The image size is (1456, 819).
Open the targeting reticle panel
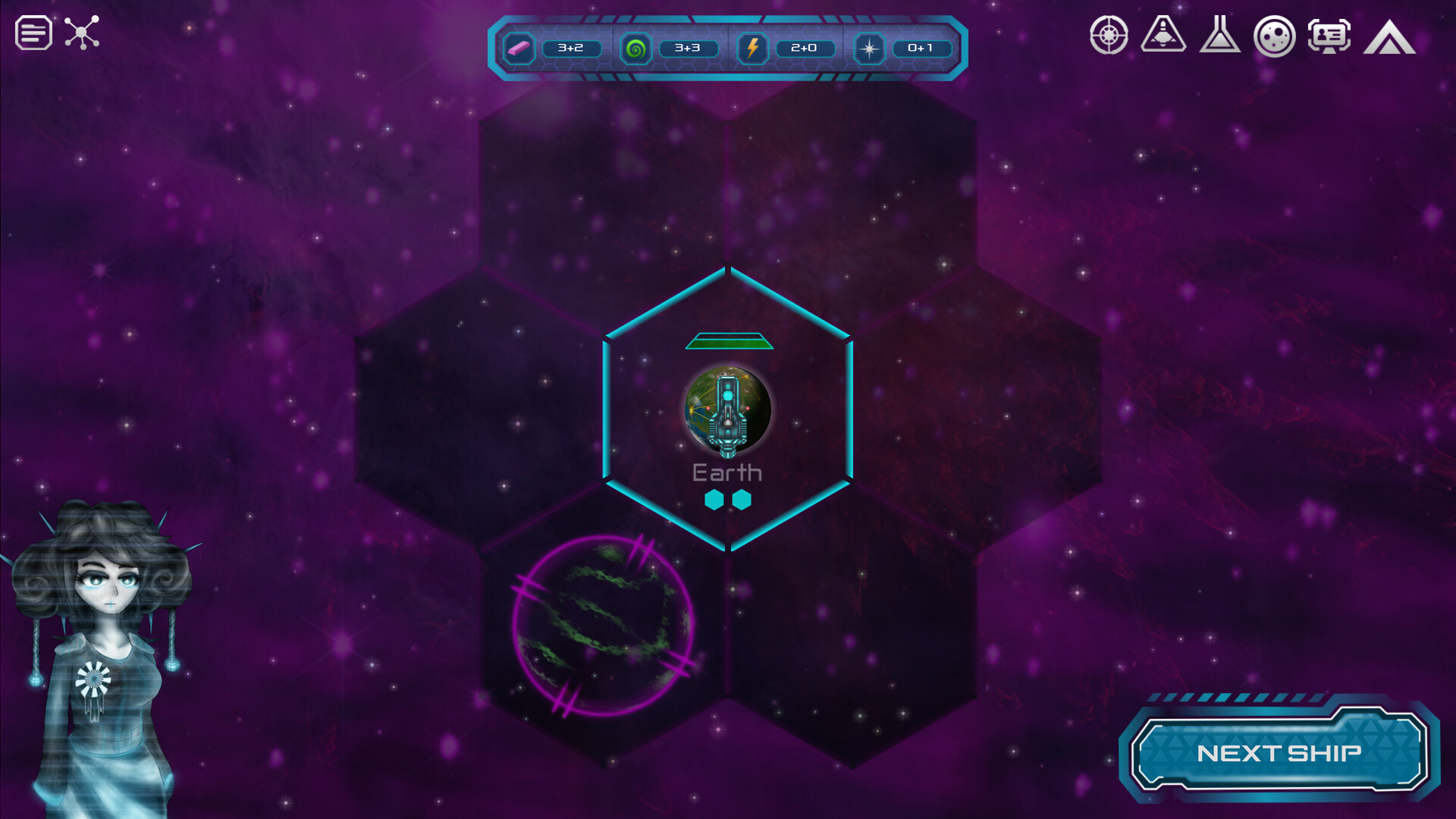pos(1109,36)
